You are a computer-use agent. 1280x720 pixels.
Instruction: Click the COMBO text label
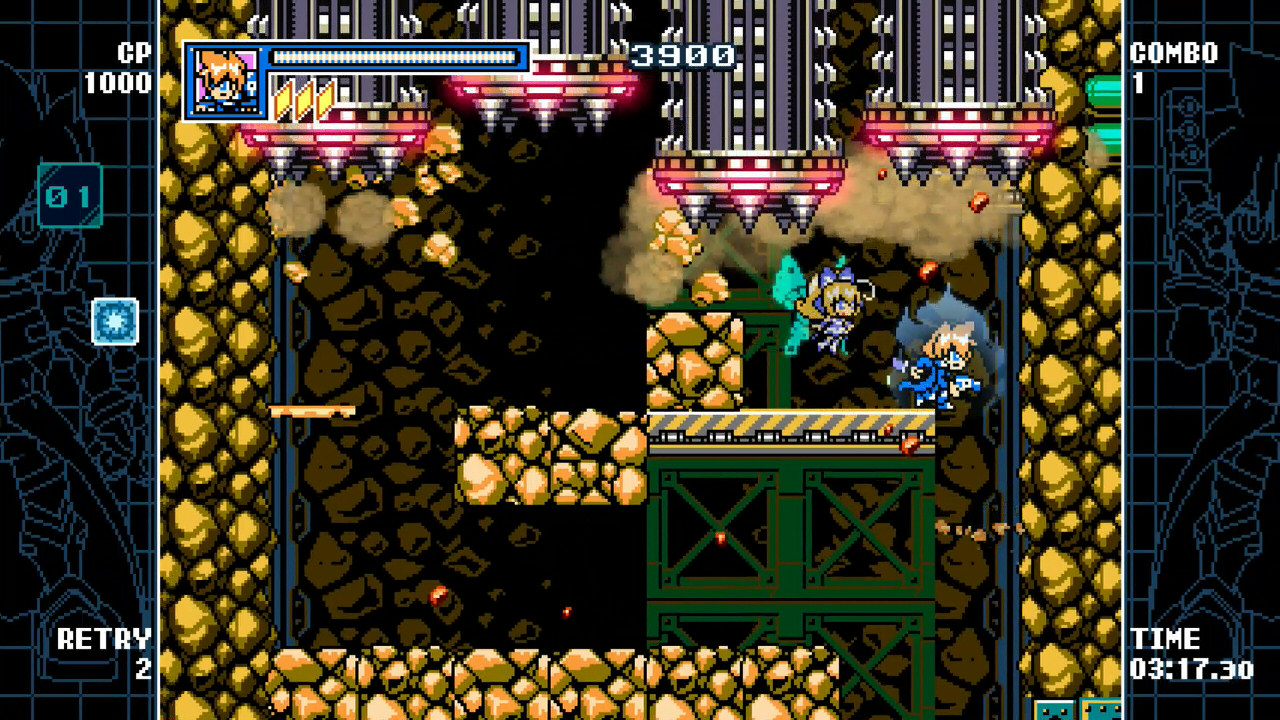[1176, 54]
